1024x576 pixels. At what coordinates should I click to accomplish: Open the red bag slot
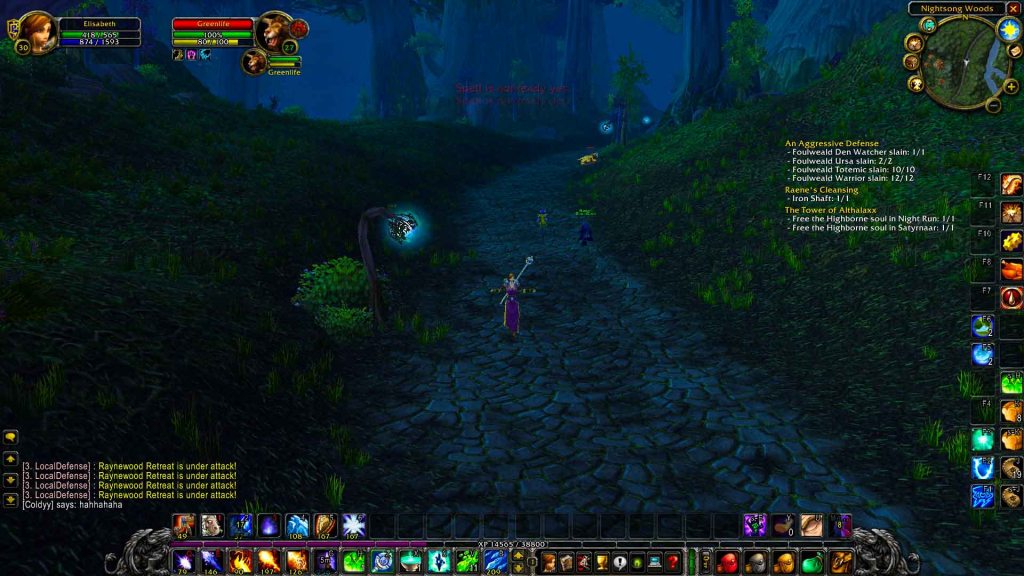coord(727,562)
